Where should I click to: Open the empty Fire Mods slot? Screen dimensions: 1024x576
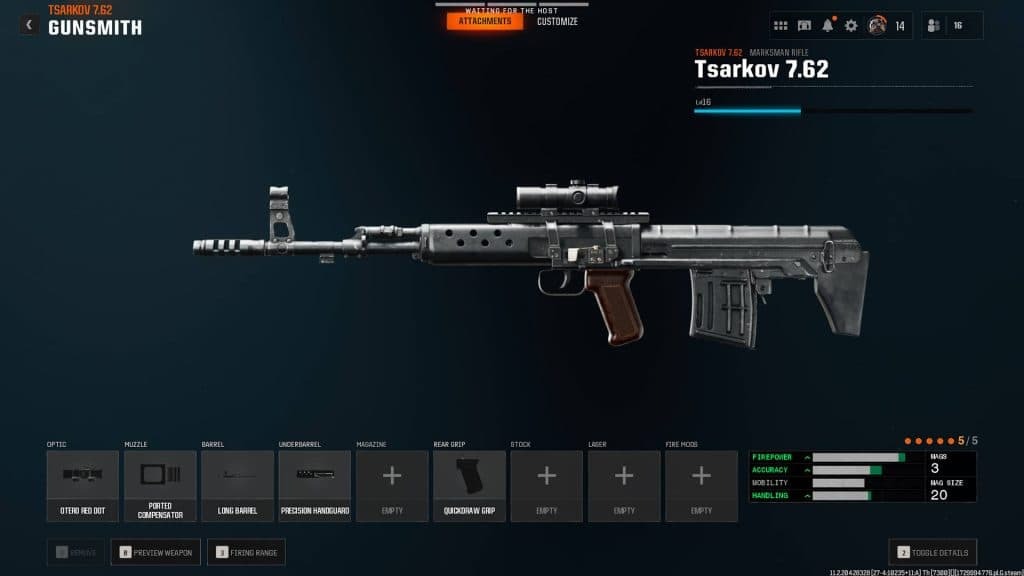(701, 486)
